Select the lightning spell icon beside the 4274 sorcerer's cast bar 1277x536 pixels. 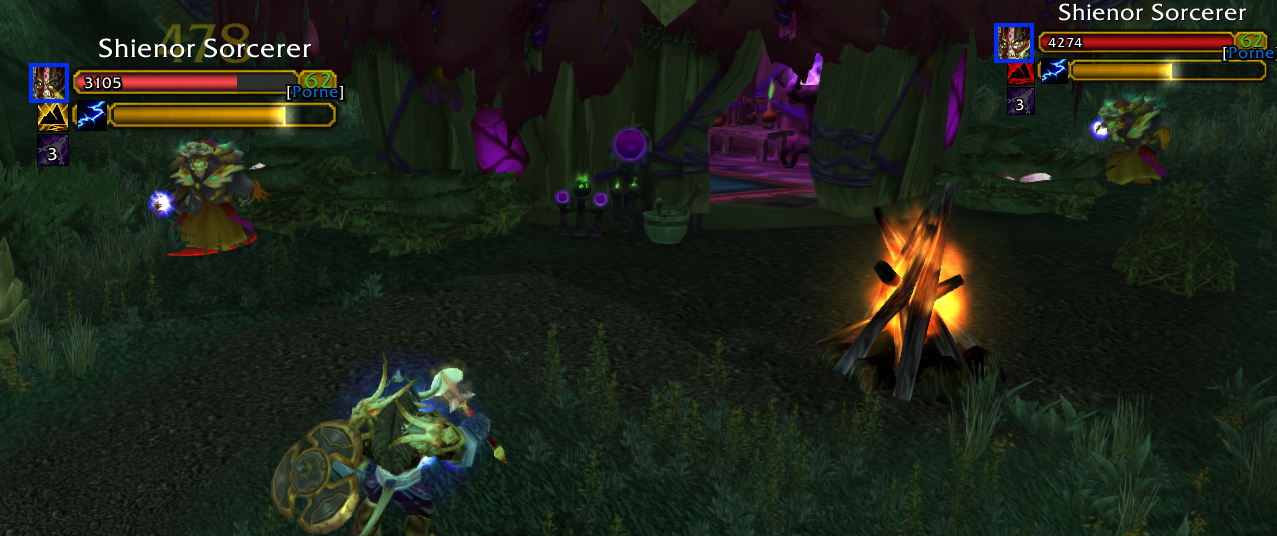tap(1053, 70)
